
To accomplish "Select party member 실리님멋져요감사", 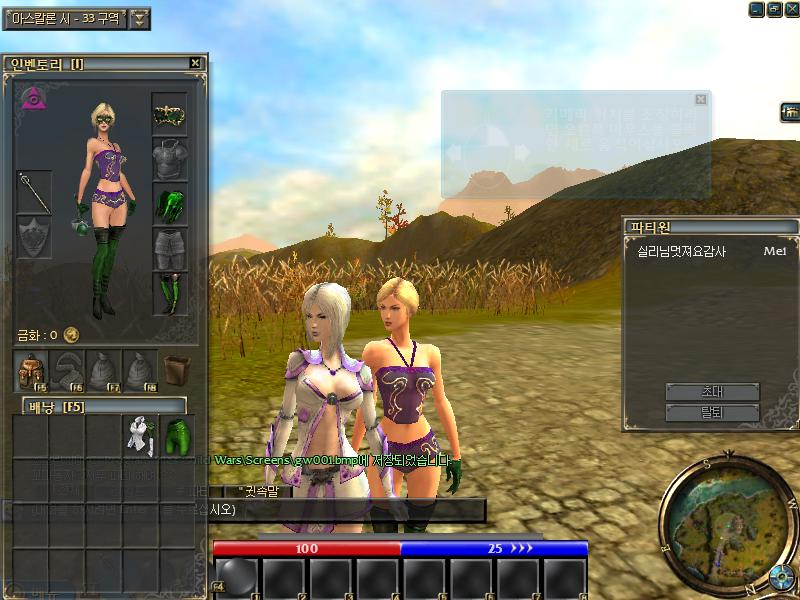I will click(x=682, y=252).
